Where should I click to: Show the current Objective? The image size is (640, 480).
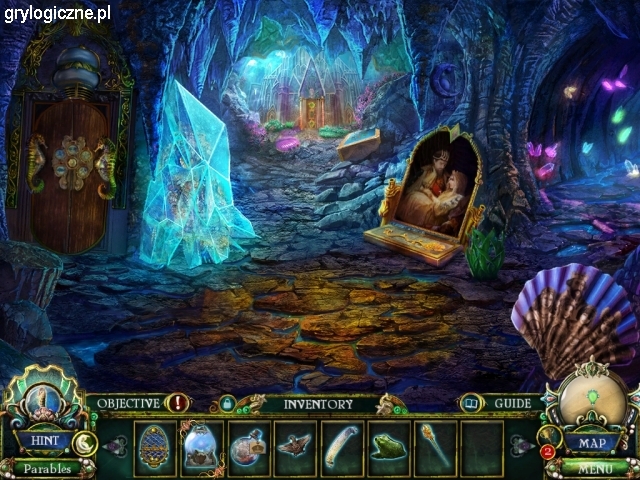tap(130, 404)
